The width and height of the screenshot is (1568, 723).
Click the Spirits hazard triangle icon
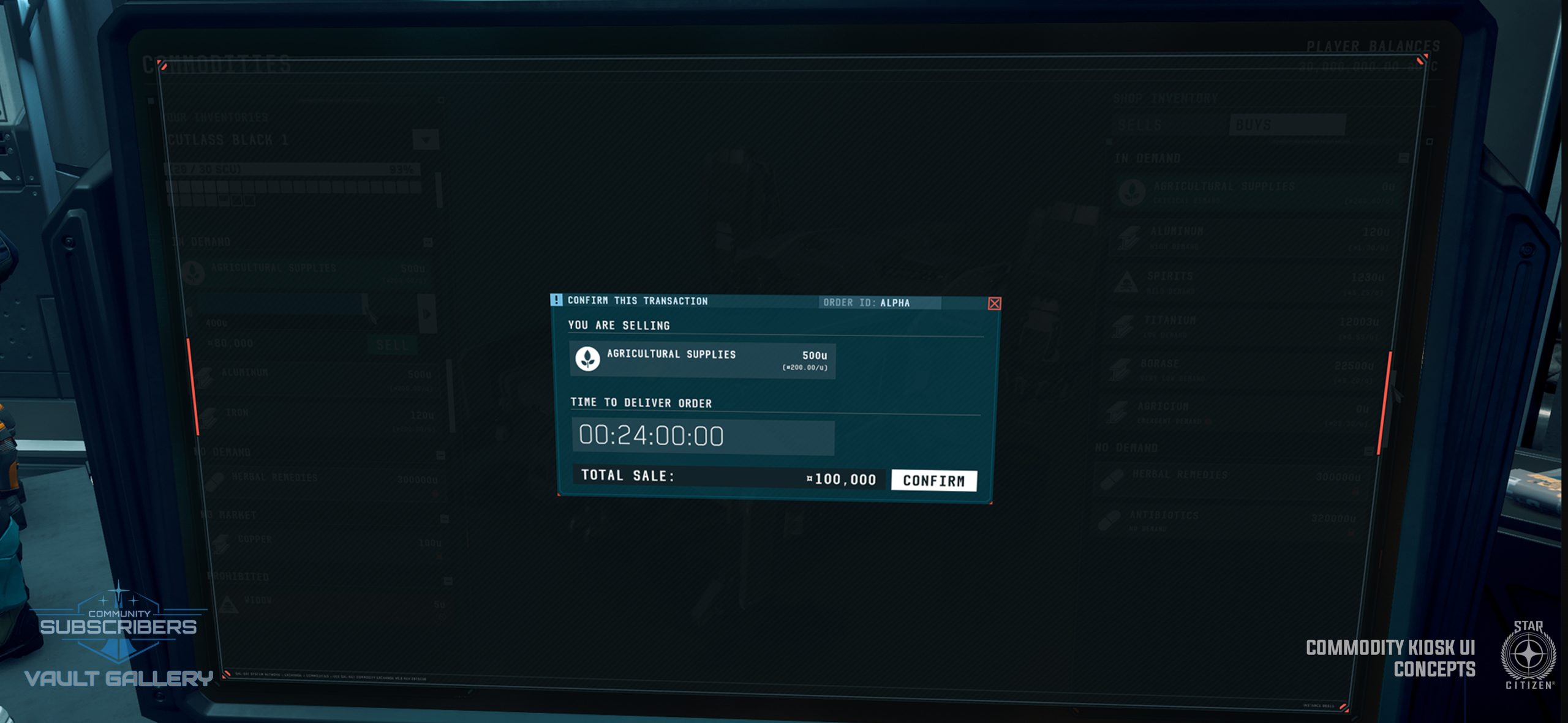[1126, 282]
